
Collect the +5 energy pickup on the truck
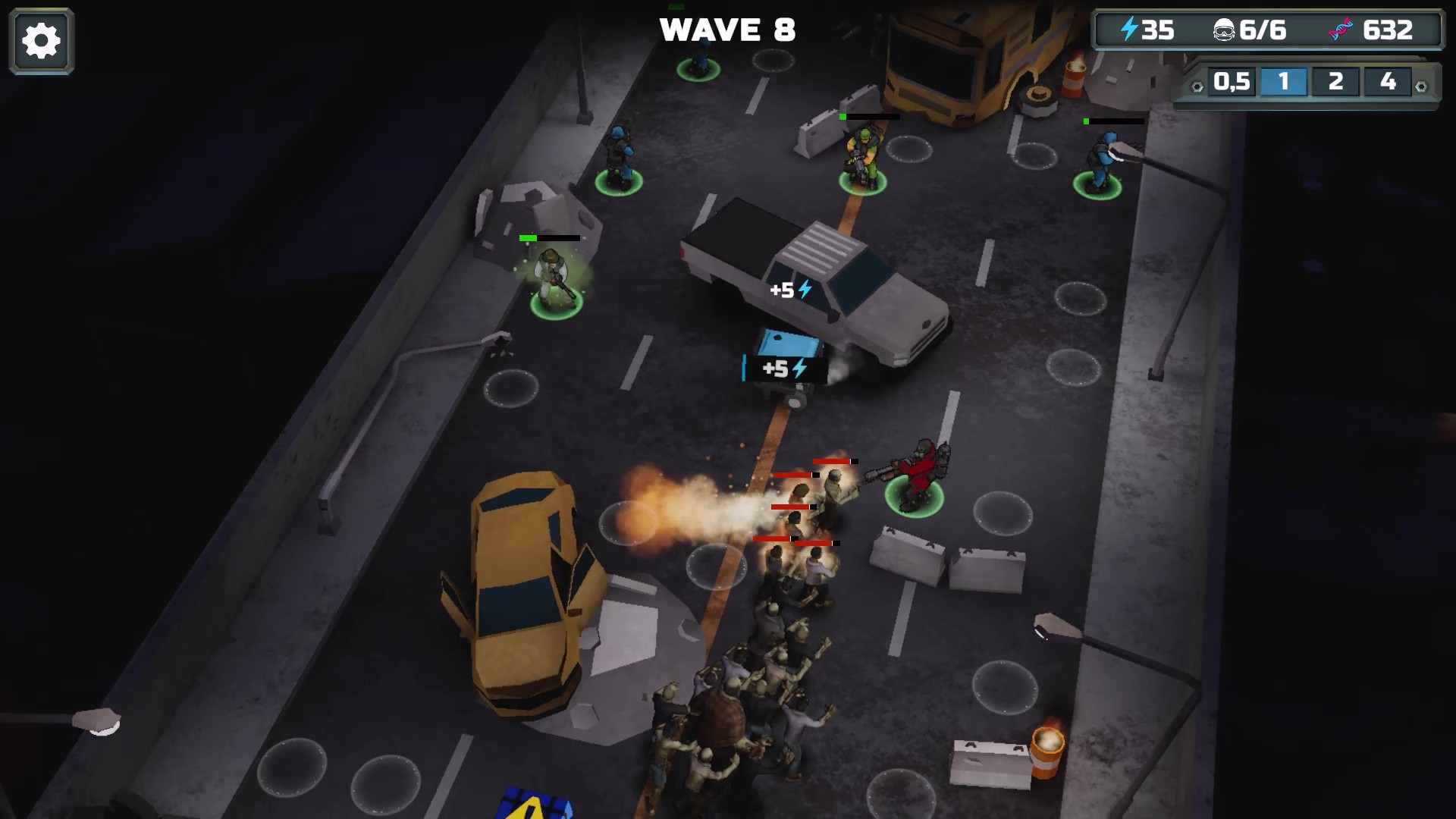pyautogui.click(x=789, y=290)
